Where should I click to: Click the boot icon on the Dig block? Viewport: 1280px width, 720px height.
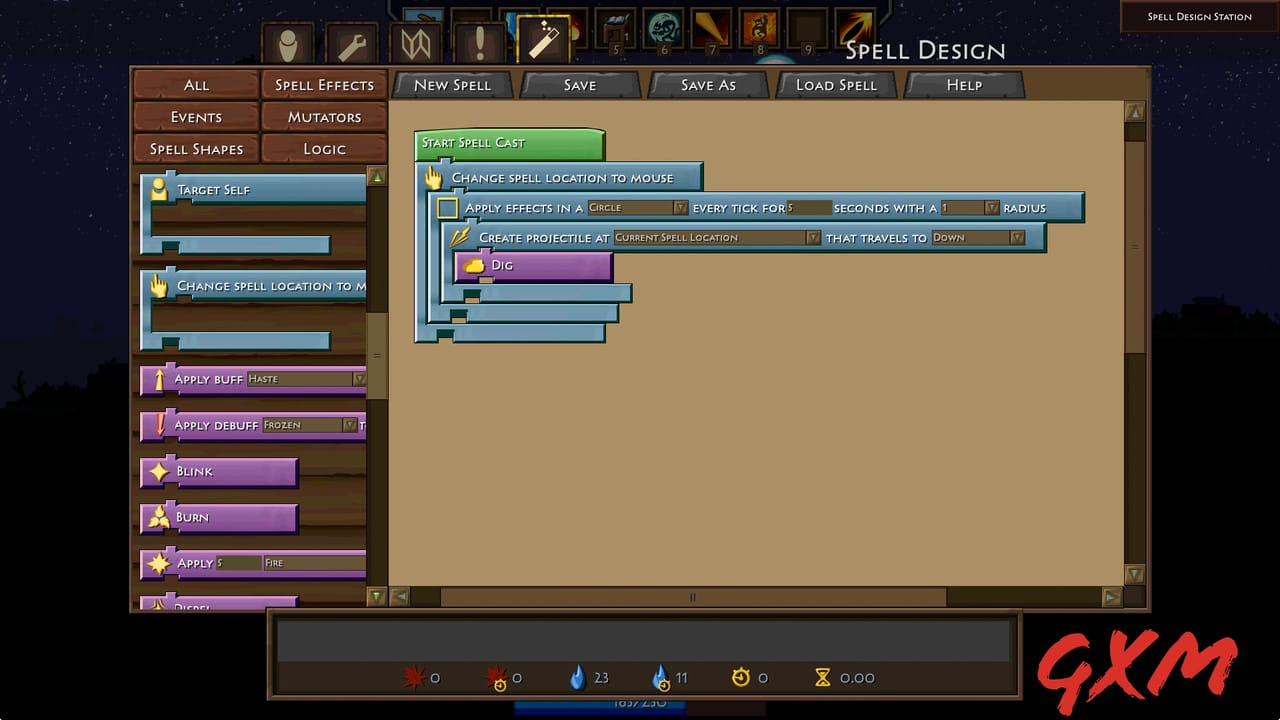[x=475, y=265]
